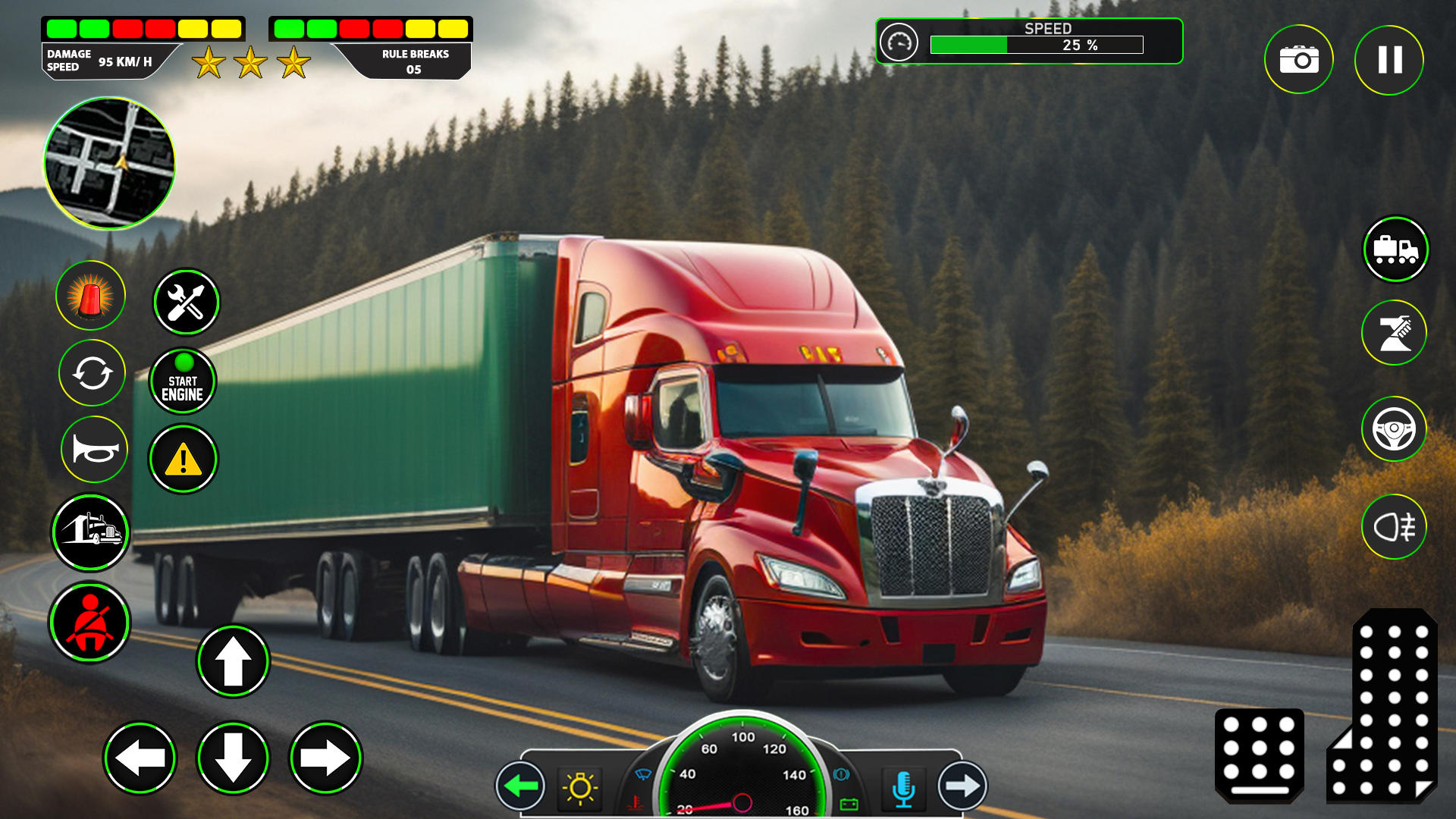Activate the microphone on the dashboard
This screenshot has height=819, width=1456.
click(903, 788)
